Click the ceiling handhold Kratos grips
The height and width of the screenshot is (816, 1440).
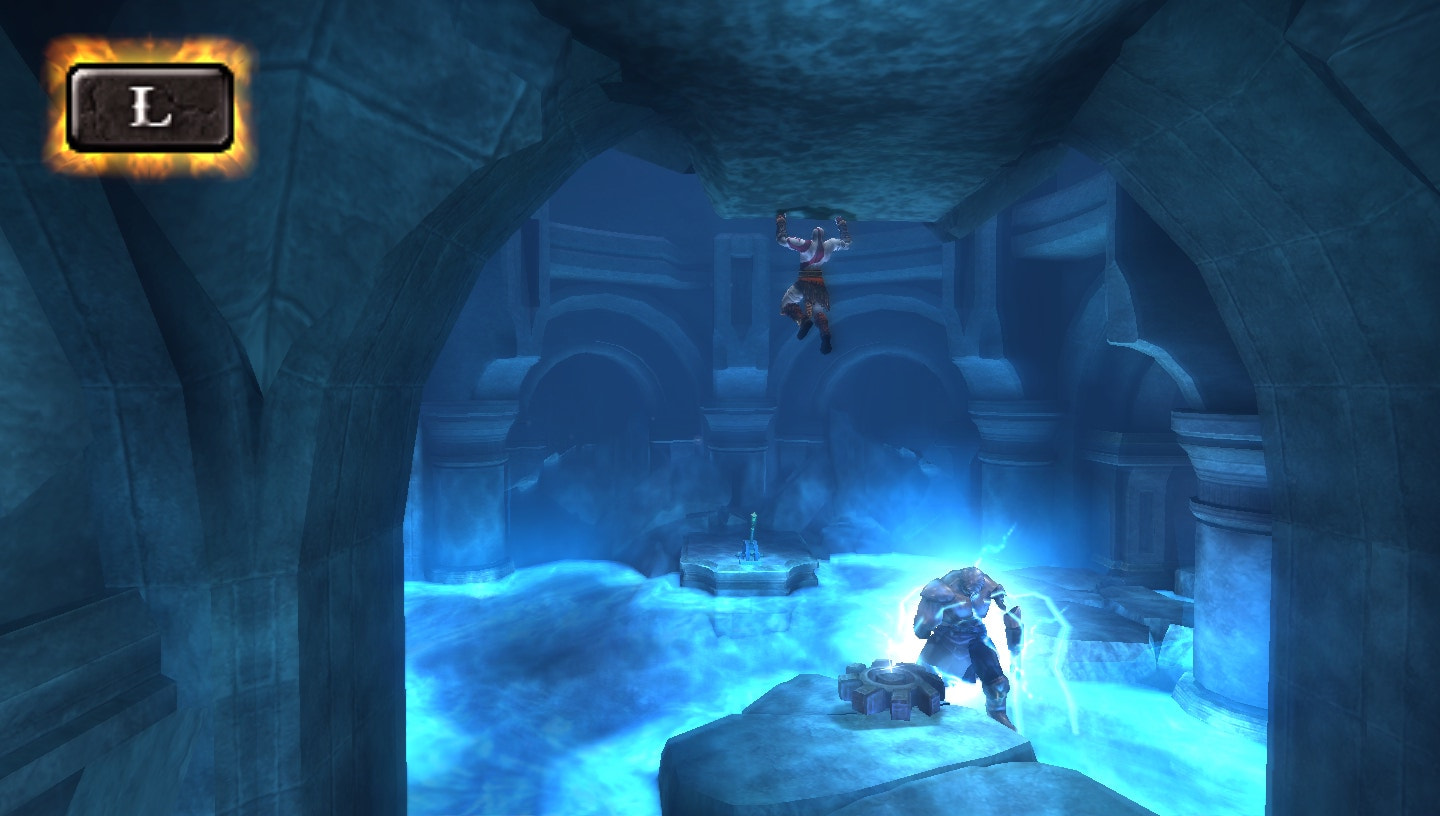810,210
